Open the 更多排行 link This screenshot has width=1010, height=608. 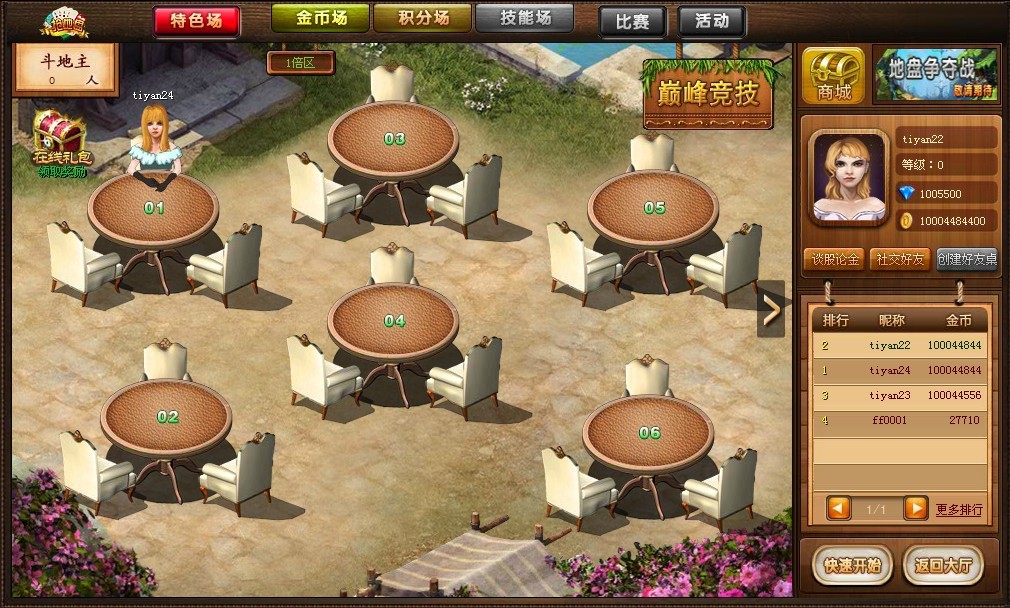point(959,510)
